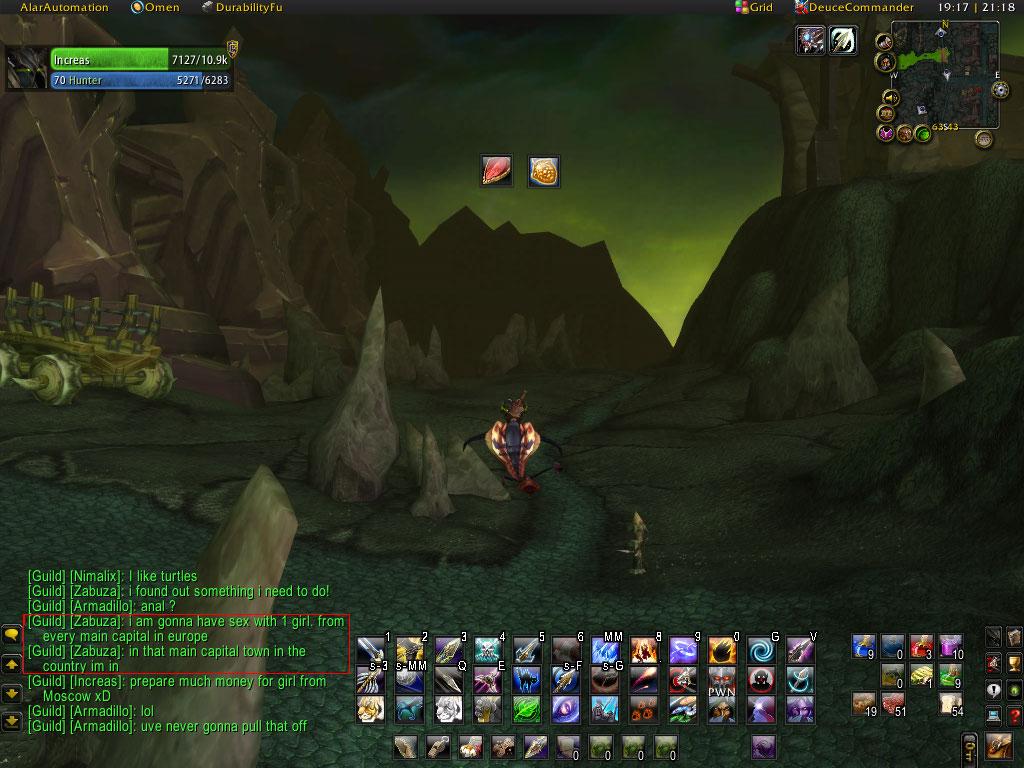Open the red question mark help button
The width and height of the screenshot is (1024, 768).
pos(1014,715)
